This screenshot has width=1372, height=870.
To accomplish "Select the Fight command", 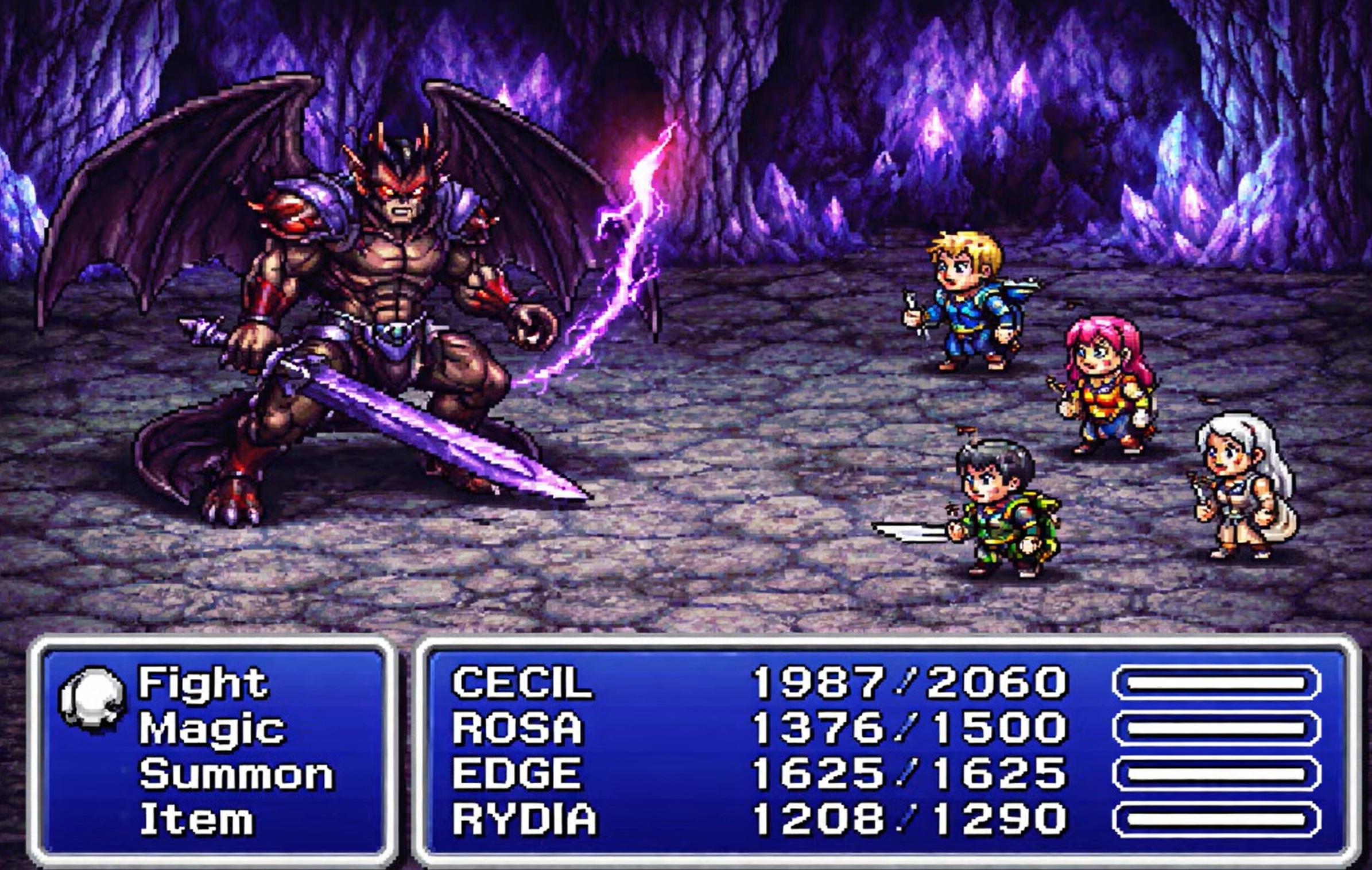I will coord(203,683).
